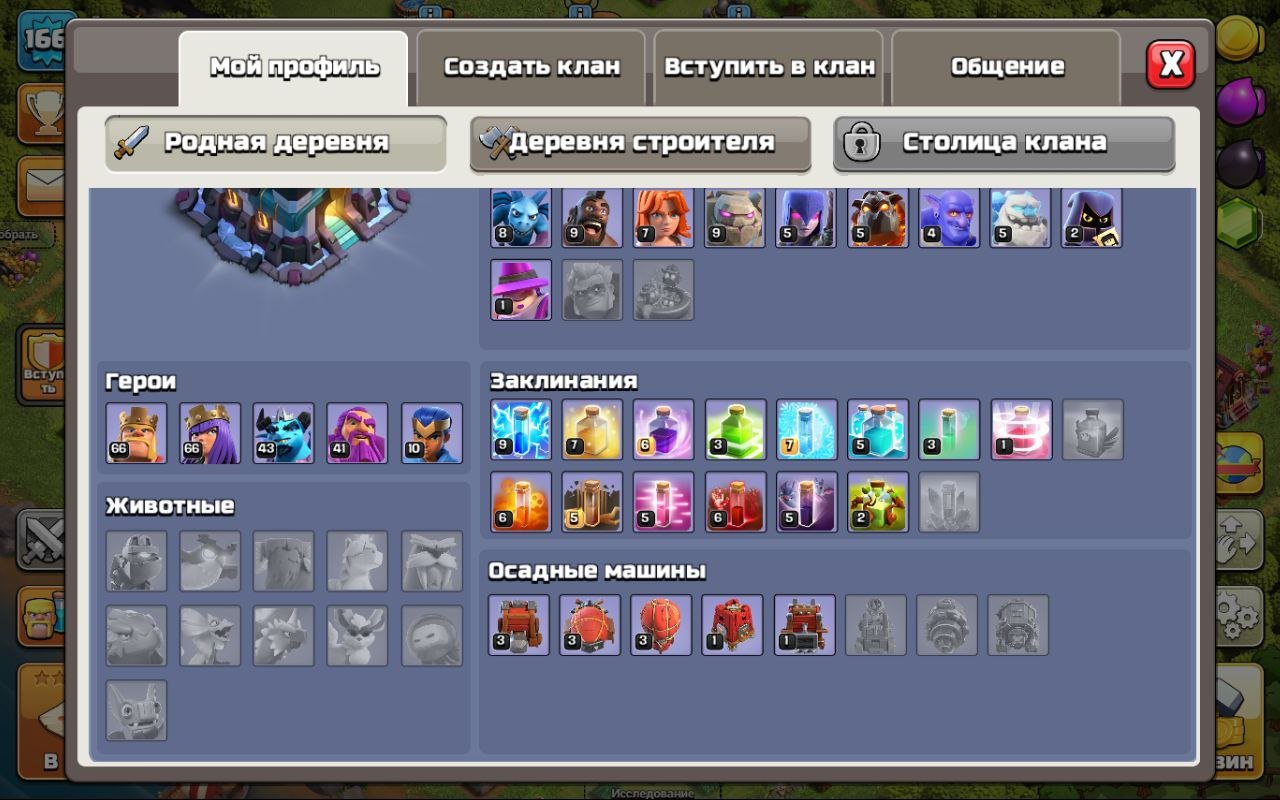The width and height of the screenshot is (1280, 800).
Task: Switch to Родная деревня view
Action: 274,143
